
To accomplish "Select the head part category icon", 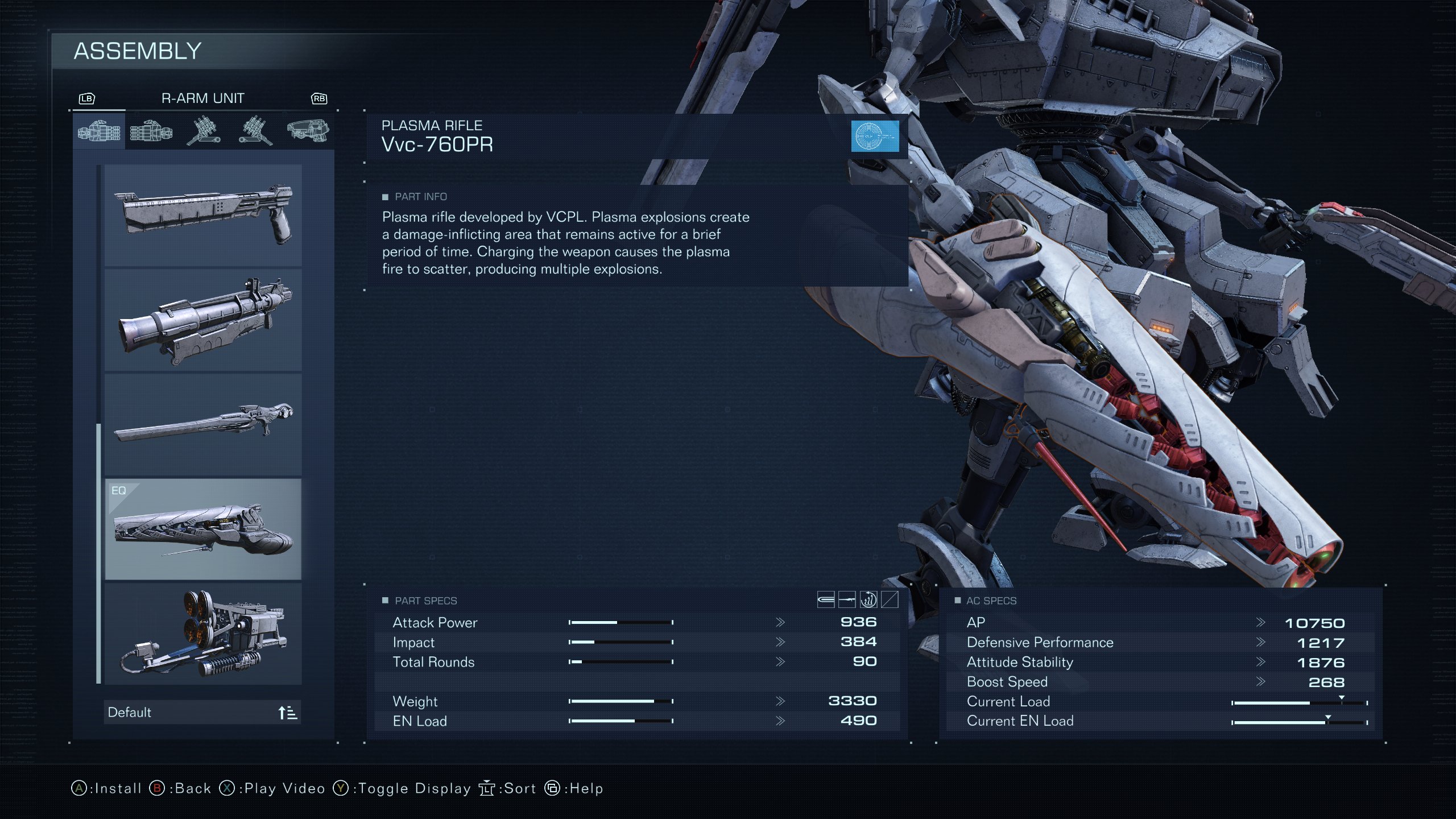I will tap(309, 131).
